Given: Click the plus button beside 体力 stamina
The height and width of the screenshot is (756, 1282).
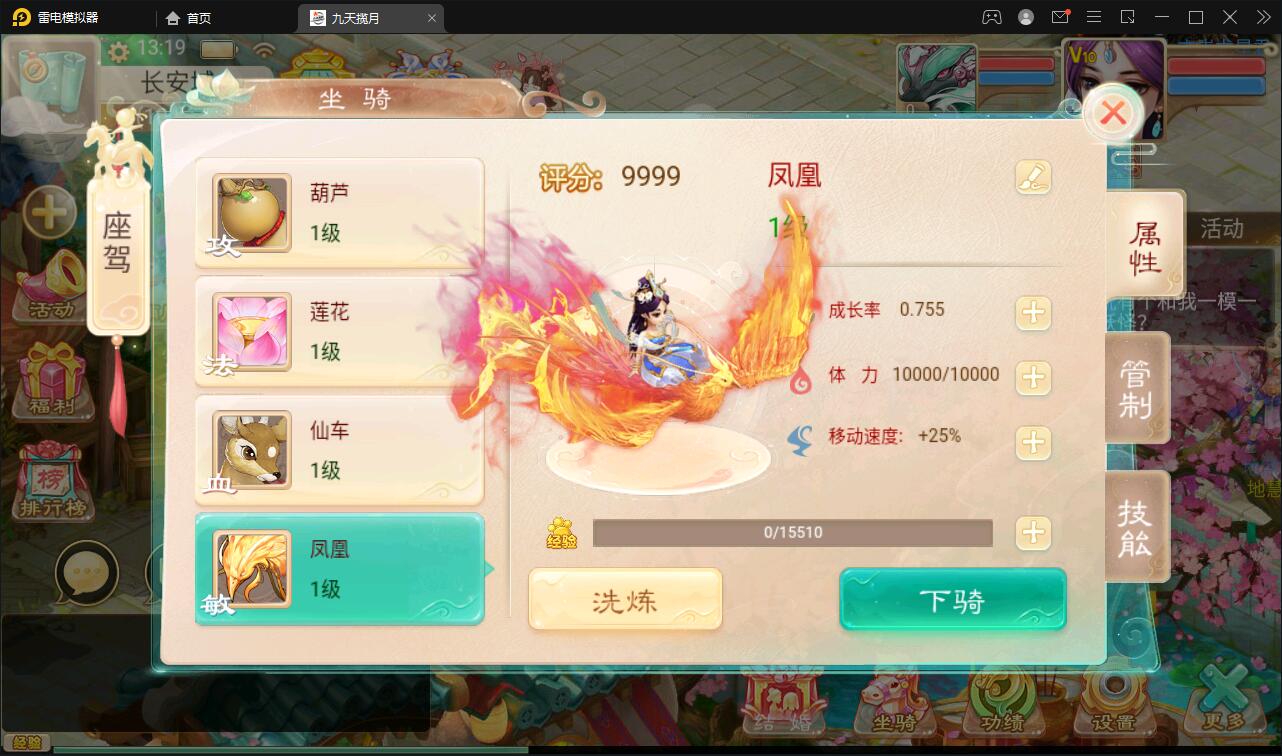Looking at the screenshot, I should coord(1033,378).
